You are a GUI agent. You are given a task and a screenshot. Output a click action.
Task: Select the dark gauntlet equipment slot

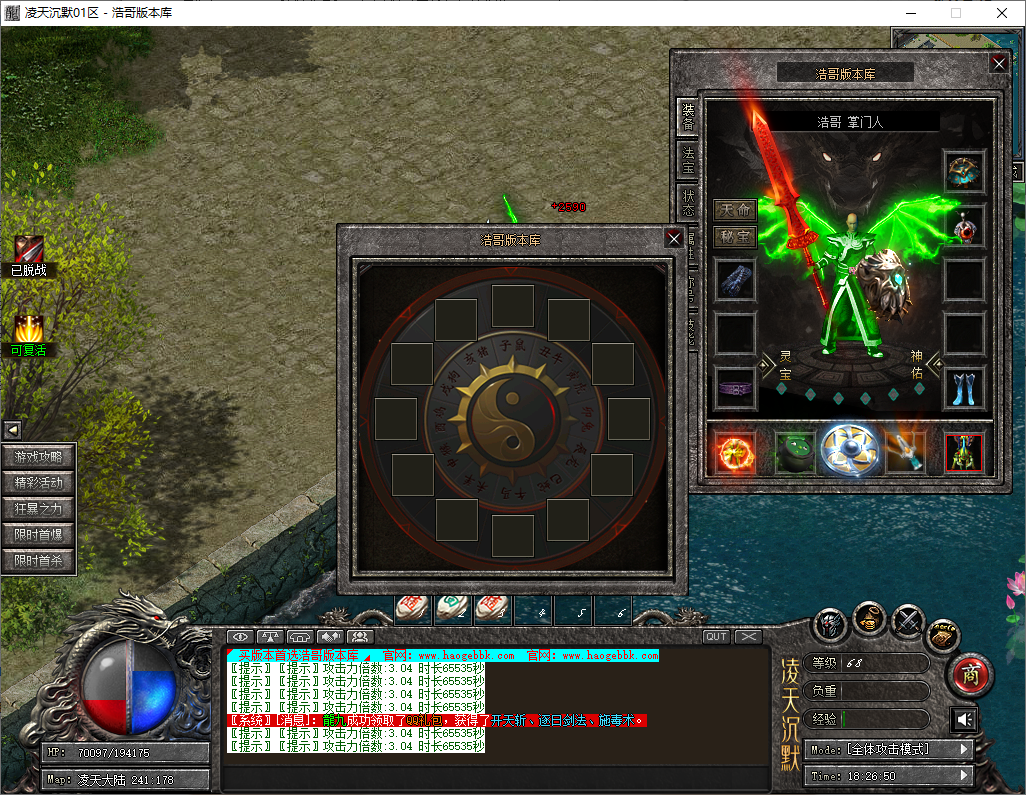pyautogui.click(x=735, y=280)
